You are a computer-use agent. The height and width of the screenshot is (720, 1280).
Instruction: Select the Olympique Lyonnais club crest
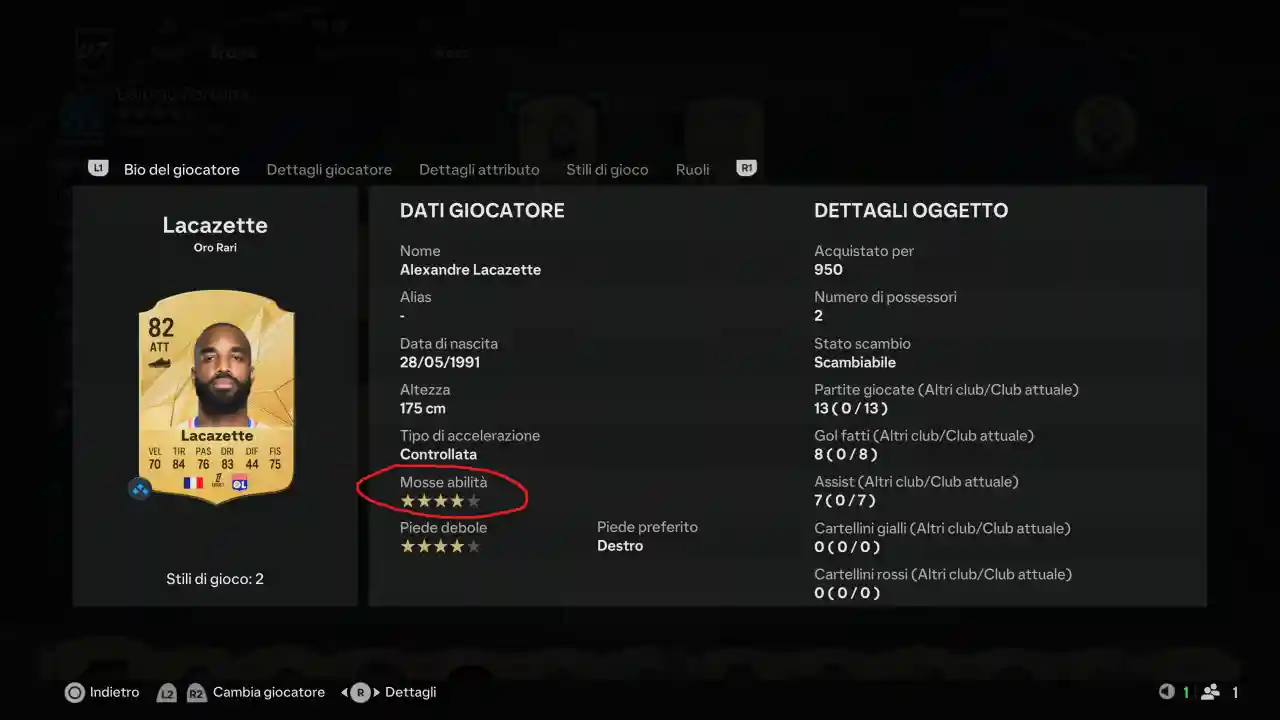coord(240,483)
